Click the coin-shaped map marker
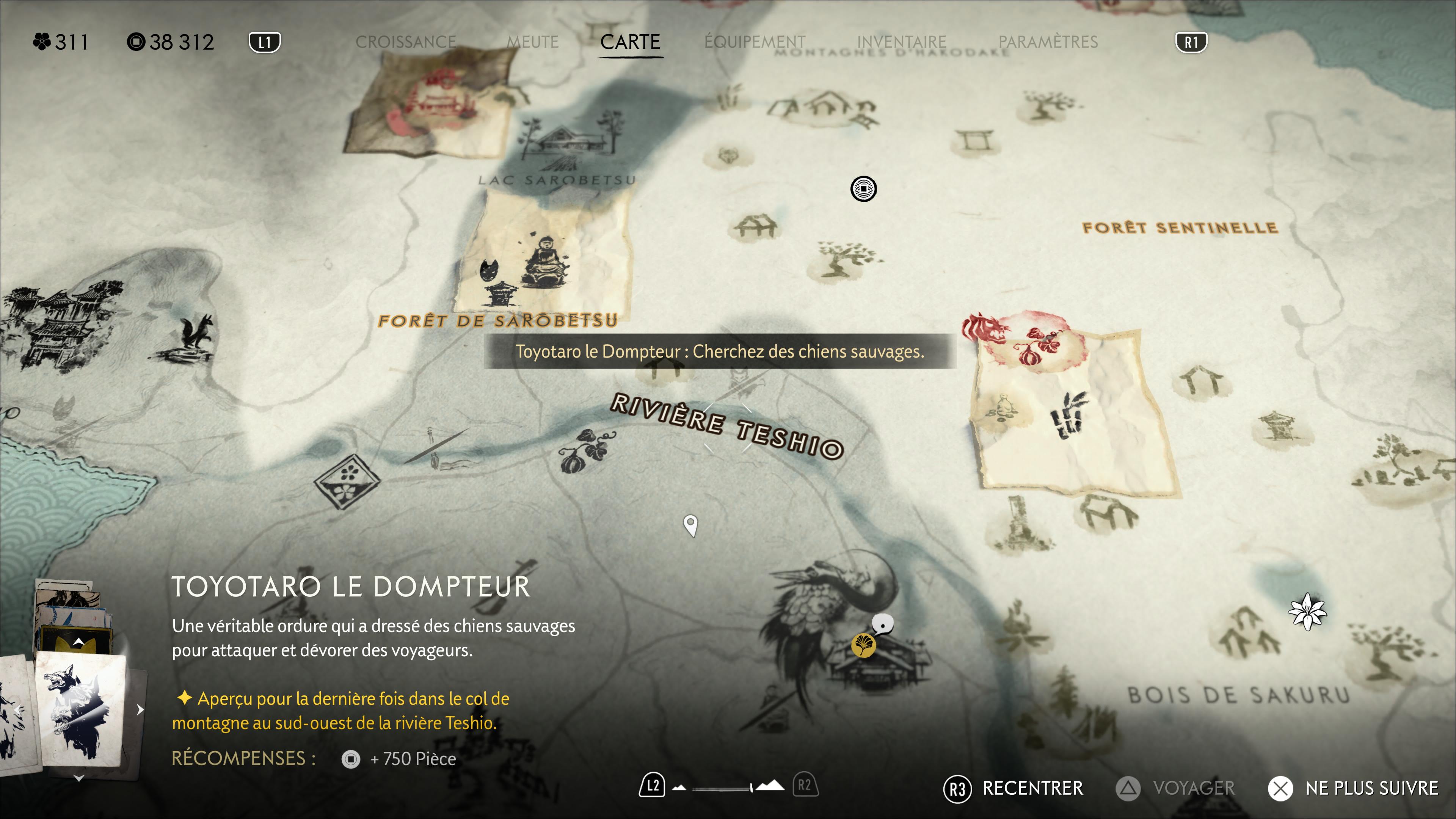Screen dimensions: 1456x819 pyautogui.click(x=863, y=188)
